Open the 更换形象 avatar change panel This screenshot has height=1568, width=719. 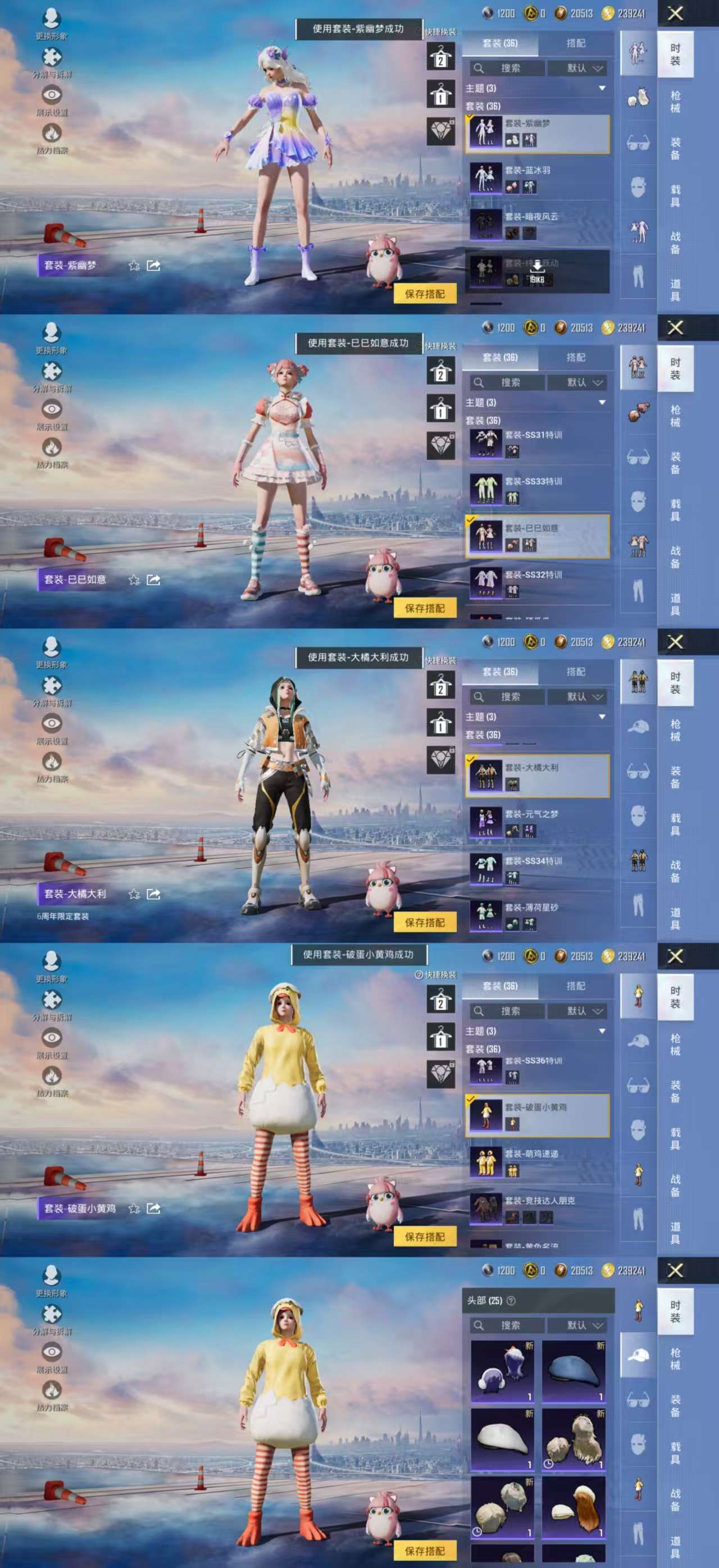click(52, 19)
